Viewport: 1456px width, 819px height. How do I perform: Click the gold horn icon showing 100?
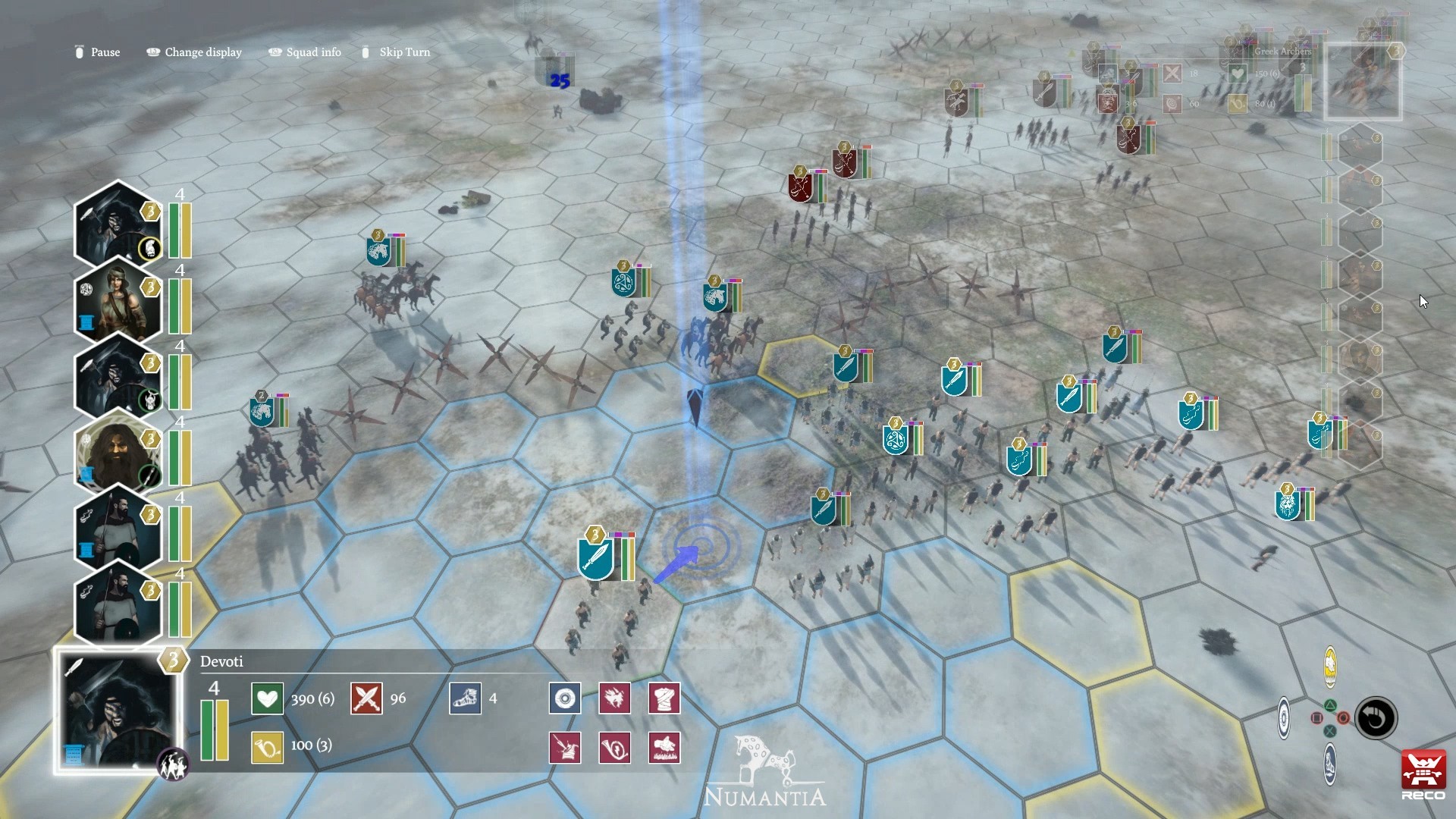(x=267, y=746)
